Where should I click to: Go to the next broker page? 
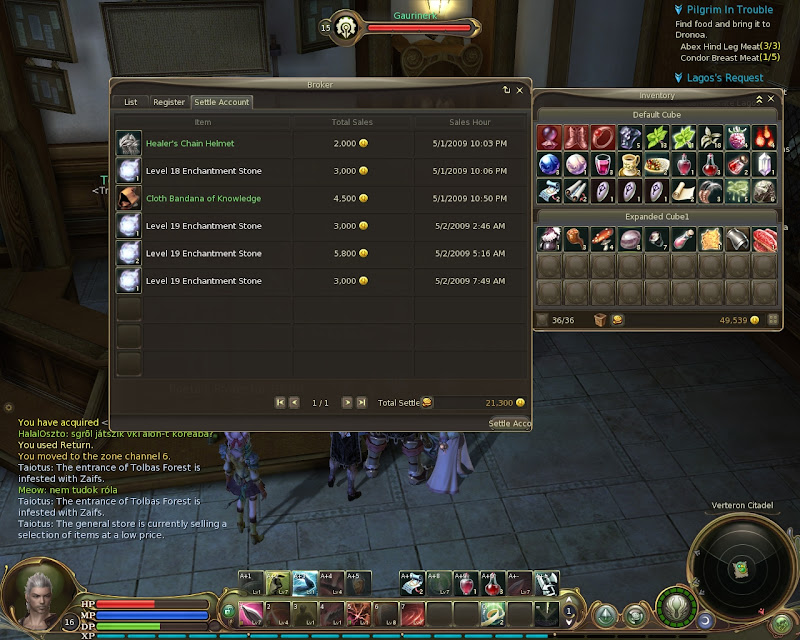[347, 402]
